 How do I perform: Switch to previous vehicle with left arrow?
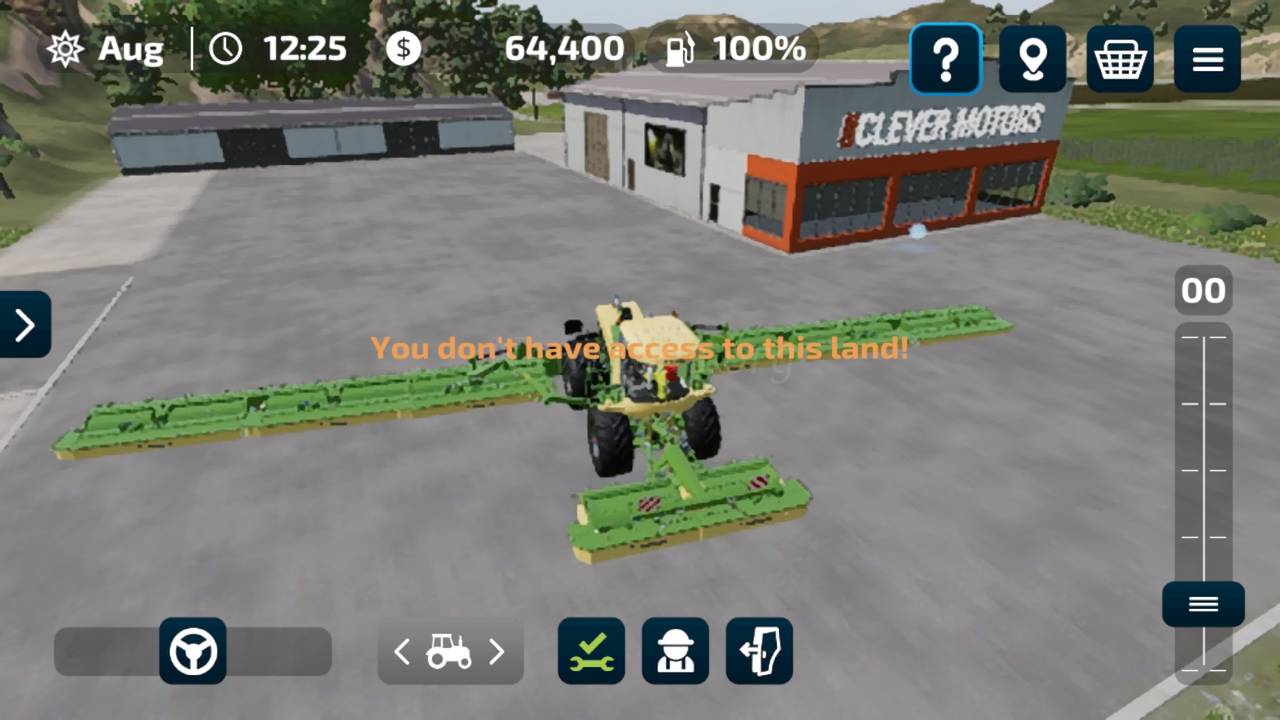point(402,652)
